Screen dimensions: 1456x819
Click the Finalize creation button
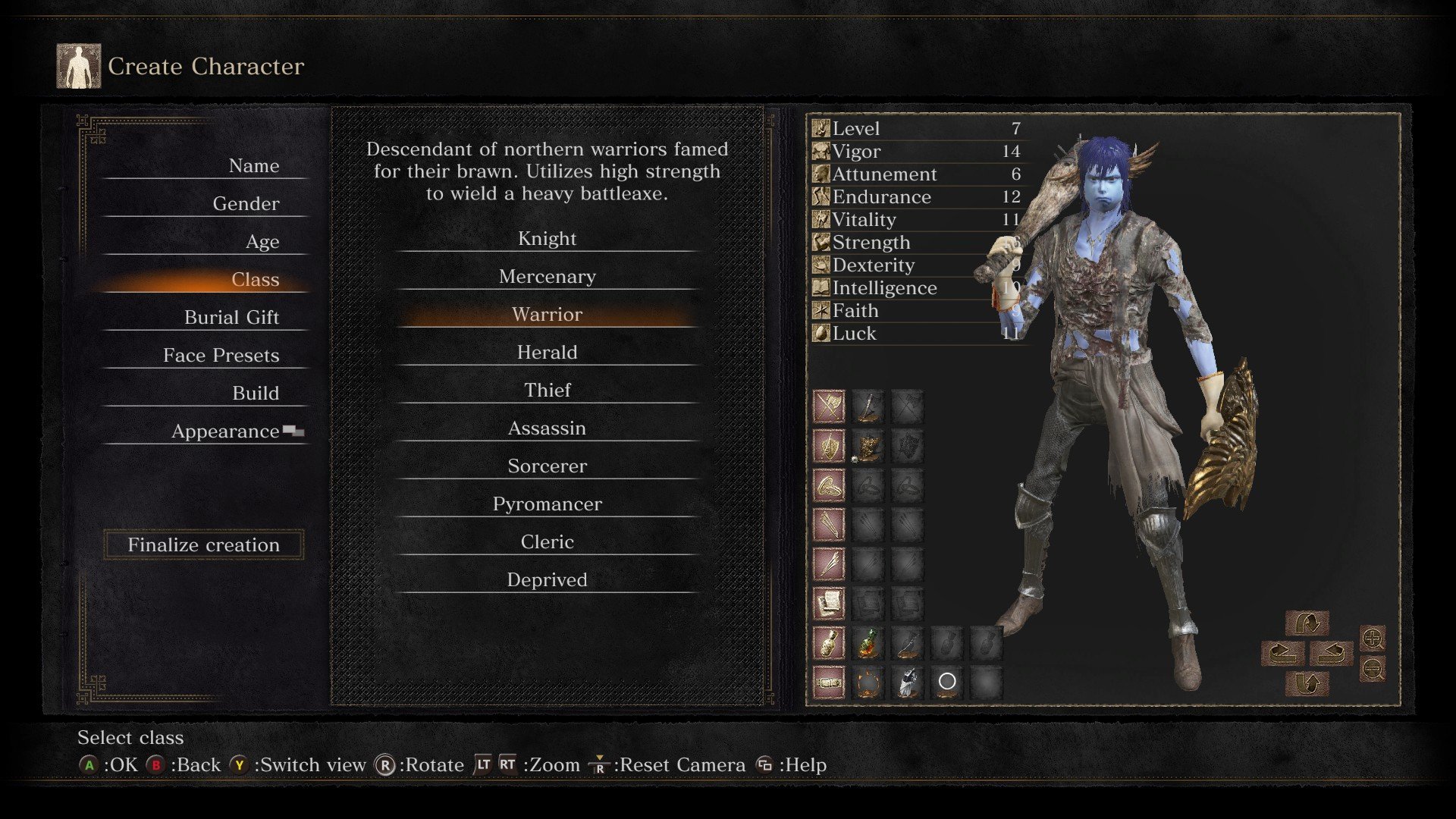(x=203, y=544)
